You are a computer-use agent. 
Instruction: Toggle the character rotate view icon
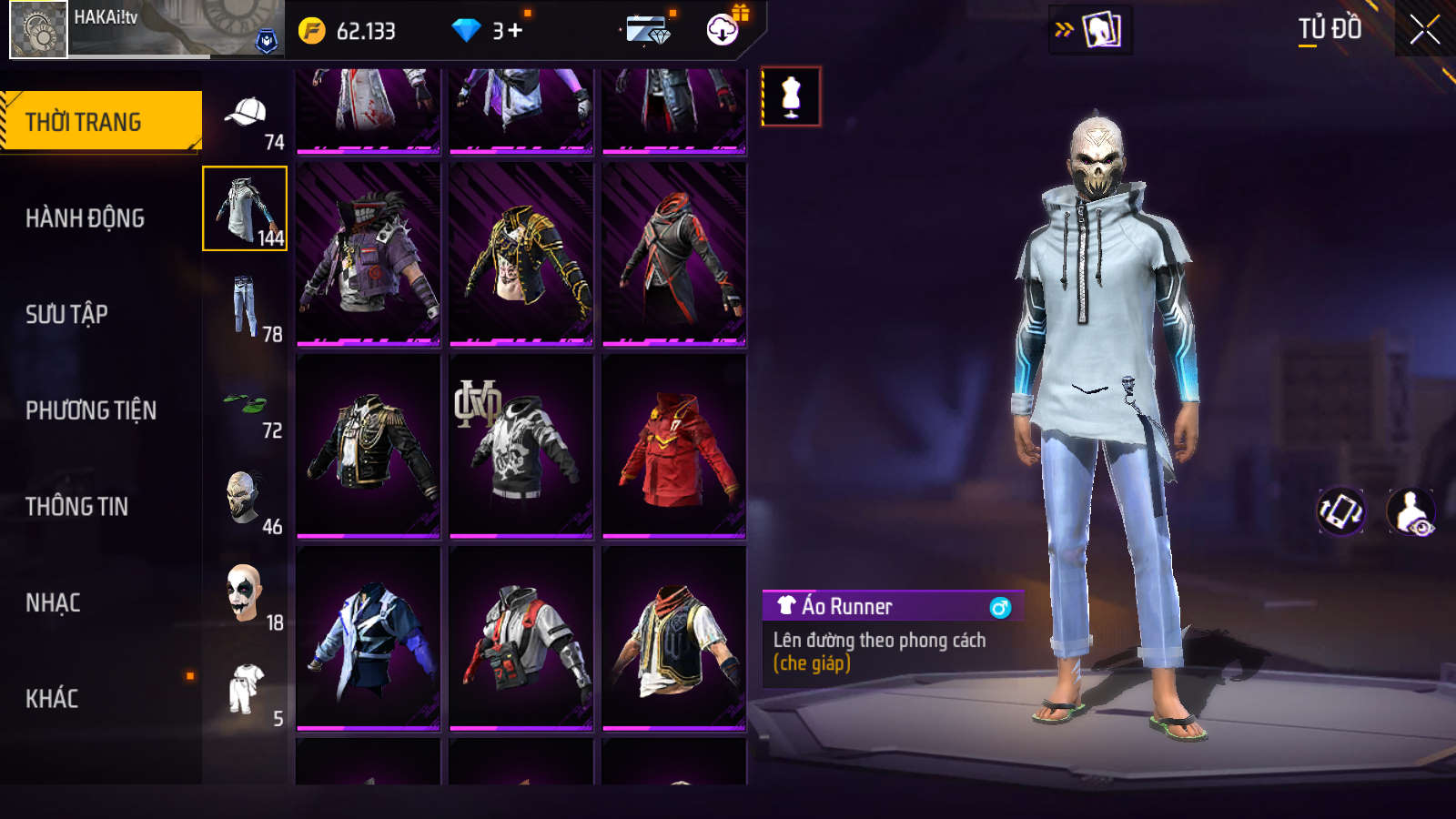(1340, 511)
